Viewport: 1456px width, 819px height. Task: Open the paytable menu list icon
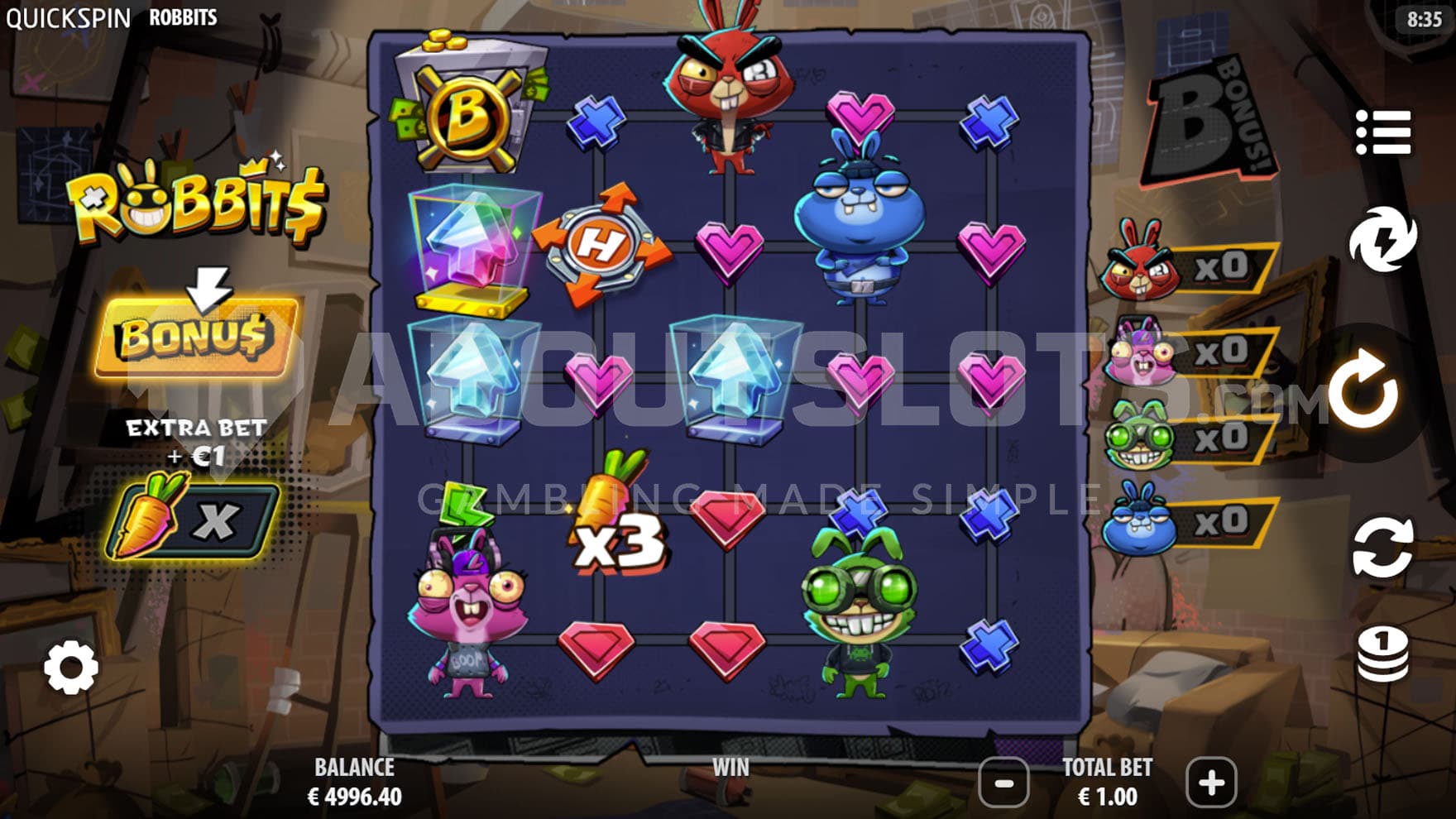pos(1382,132)
